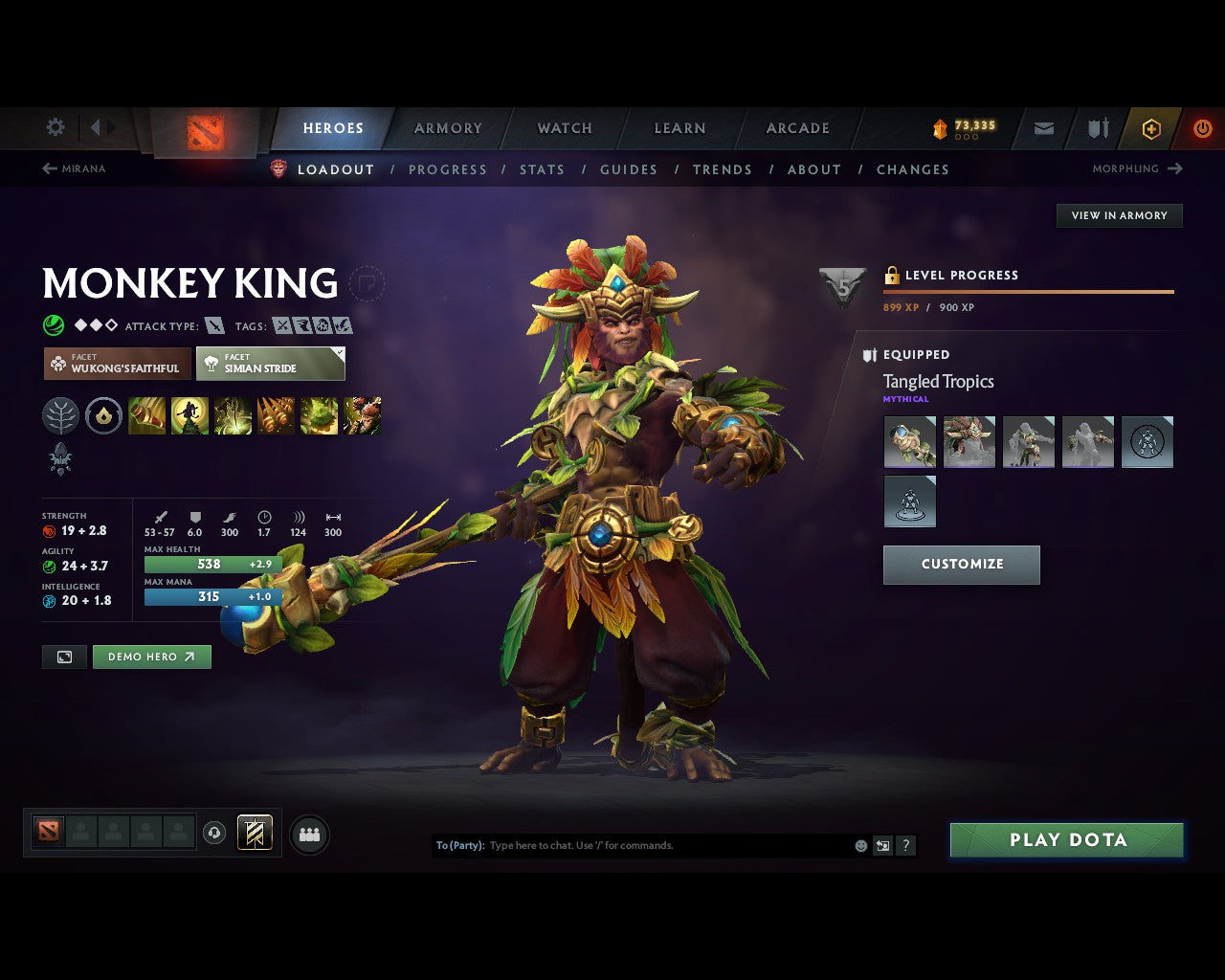Click the Level Progress XP bar
Screen dimensions: 1225x980
(x=1028, y=290)
